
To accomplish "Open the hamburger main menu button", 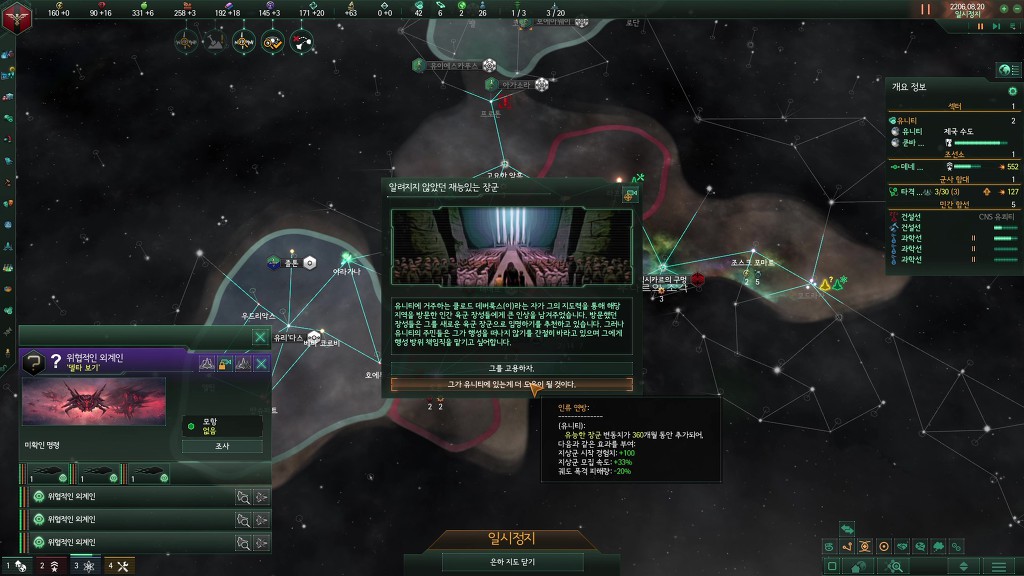I will click(x=999, y=566).
